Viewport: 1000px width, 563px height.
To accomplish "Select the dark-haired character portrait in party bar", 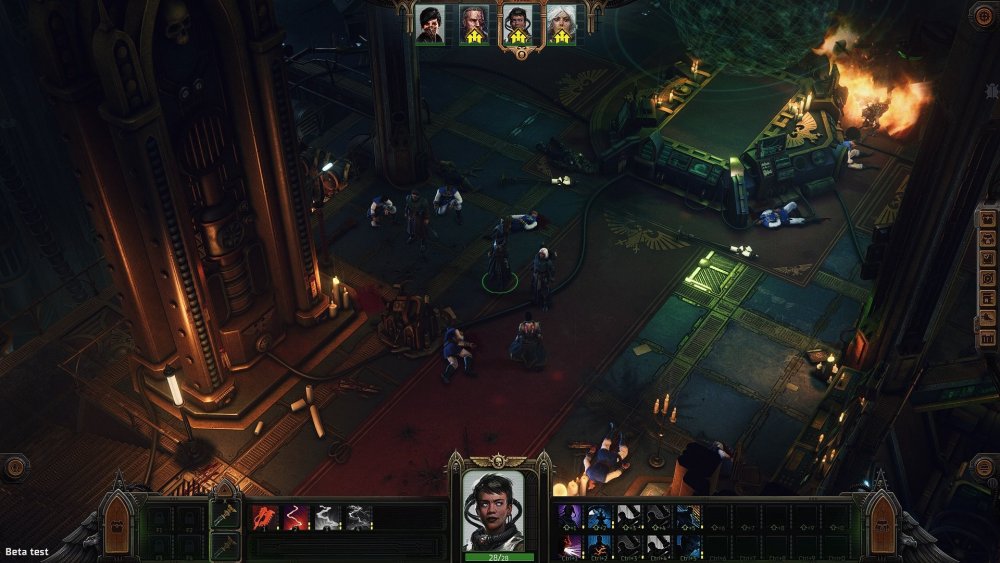I will [430, 24].
